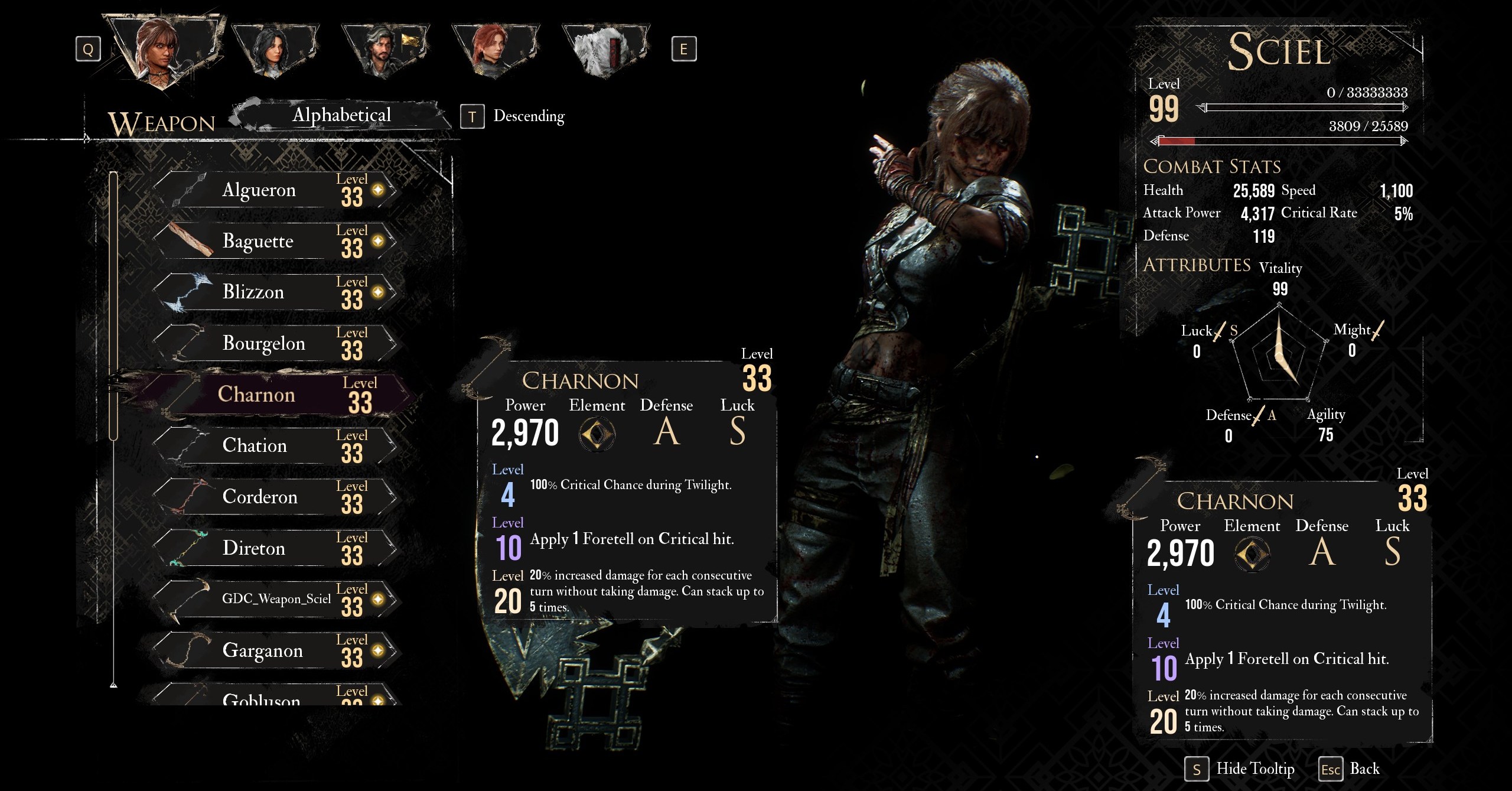Select the Corderon weapon

(275, 497)
